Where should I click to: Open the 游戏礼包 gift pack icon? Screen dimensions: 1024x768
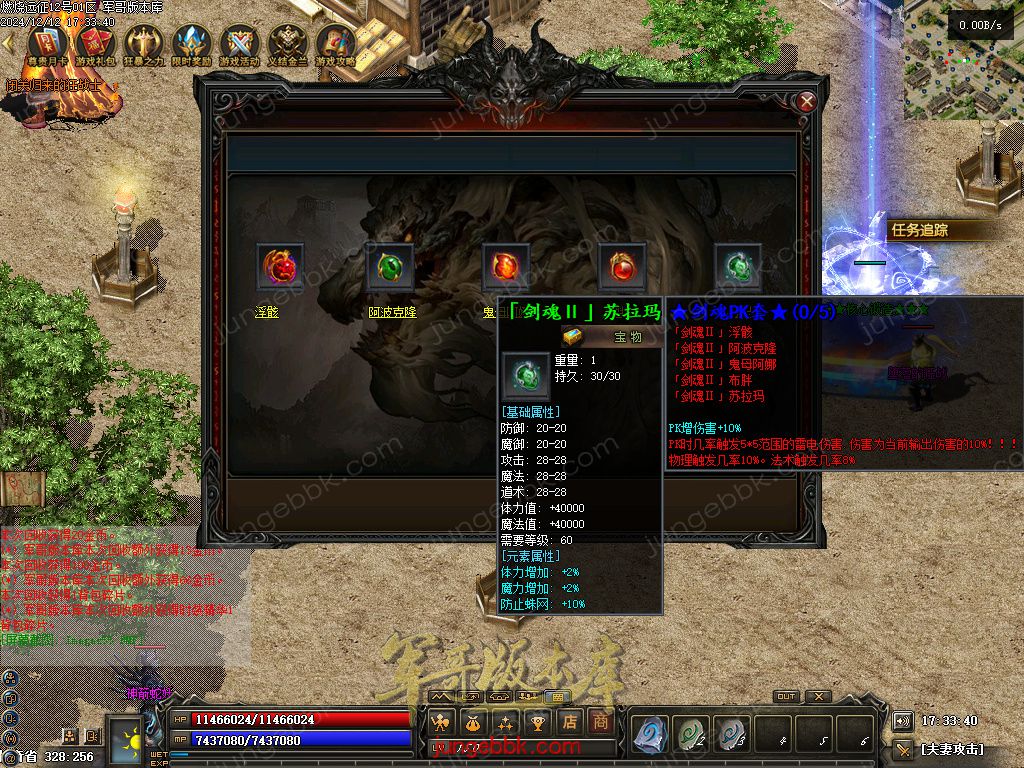coord(95,44)
